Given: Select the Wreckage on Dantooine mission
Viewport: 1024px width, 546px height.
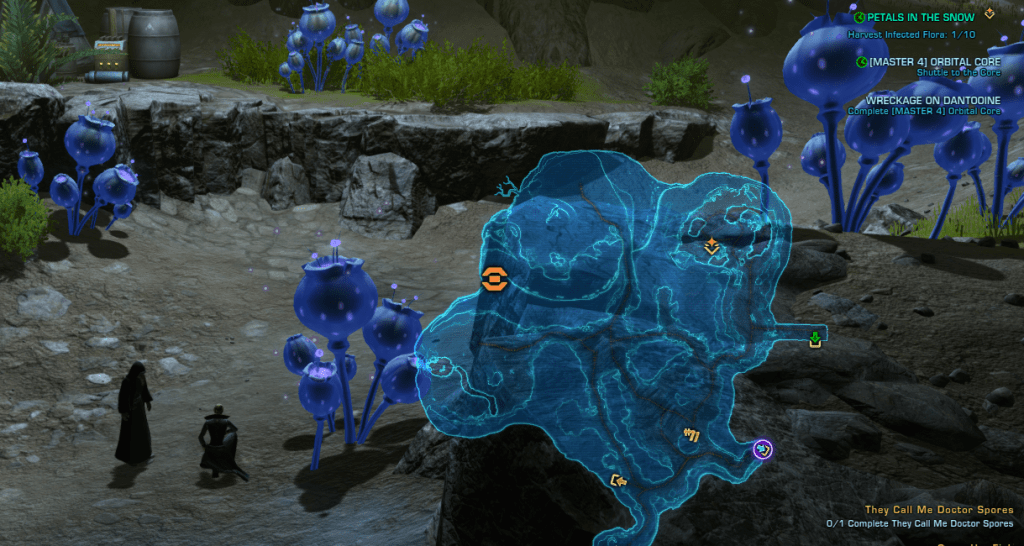Looking at the screenshot, I should pyautogui.click(x=932, y=100).
